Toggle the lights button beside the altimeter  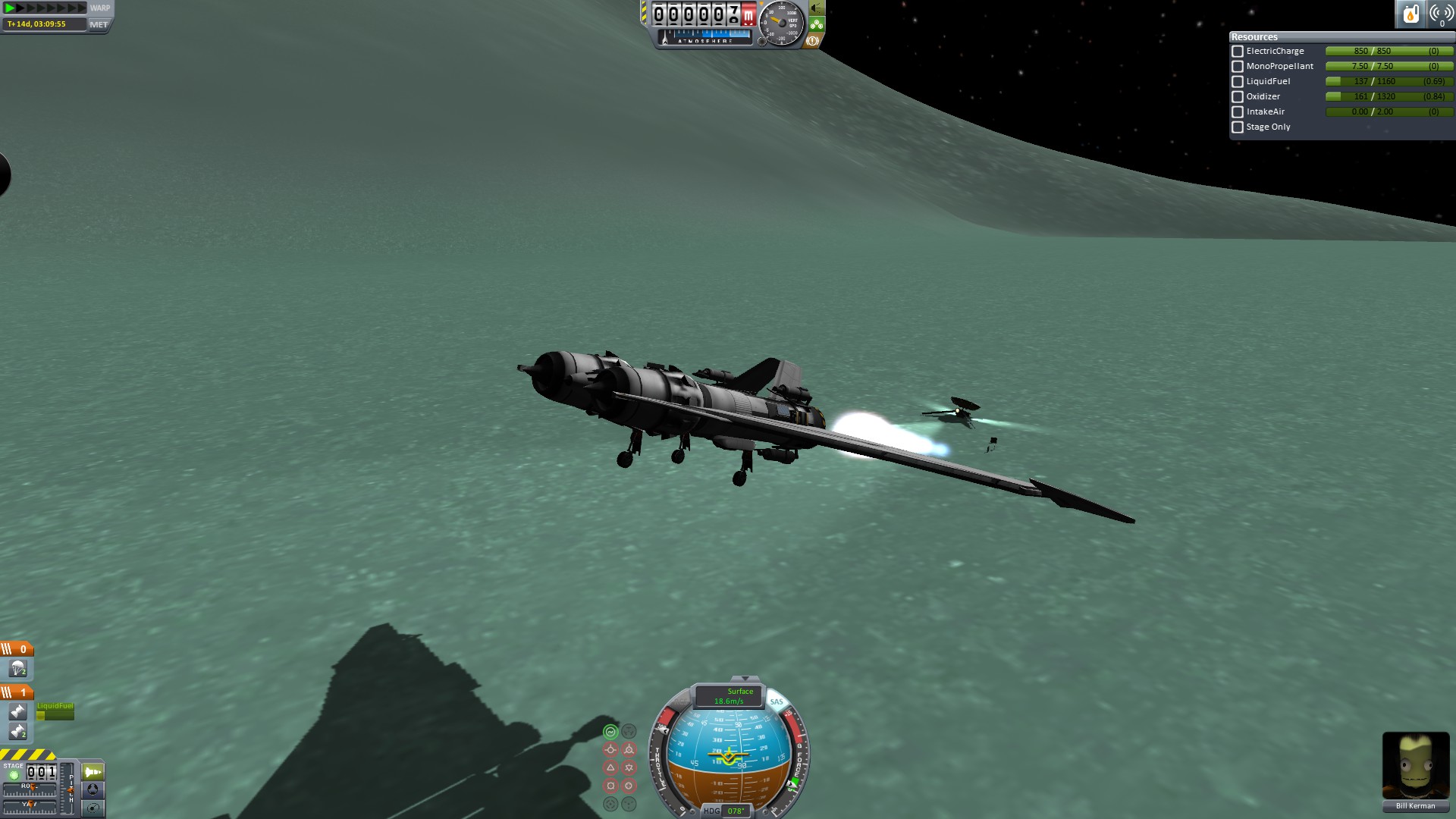coord(817,8)
